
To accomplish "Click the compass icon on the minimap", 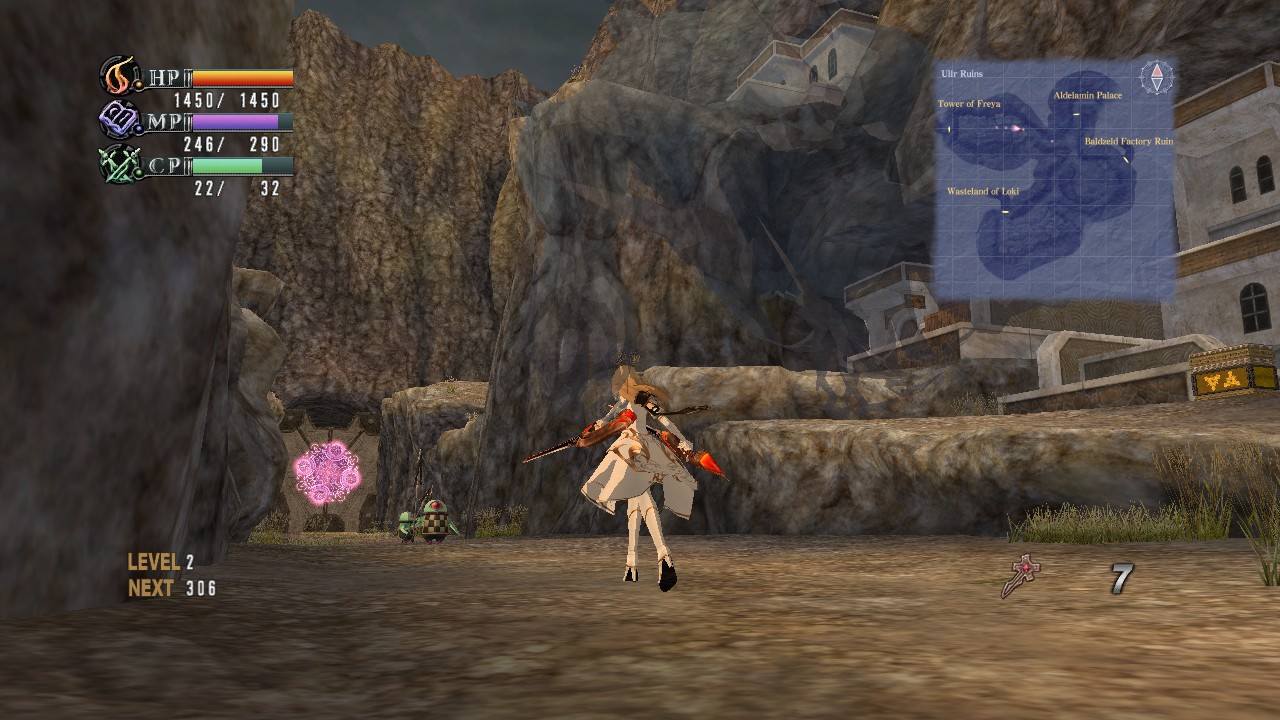I will click(x=1157, y=78).
